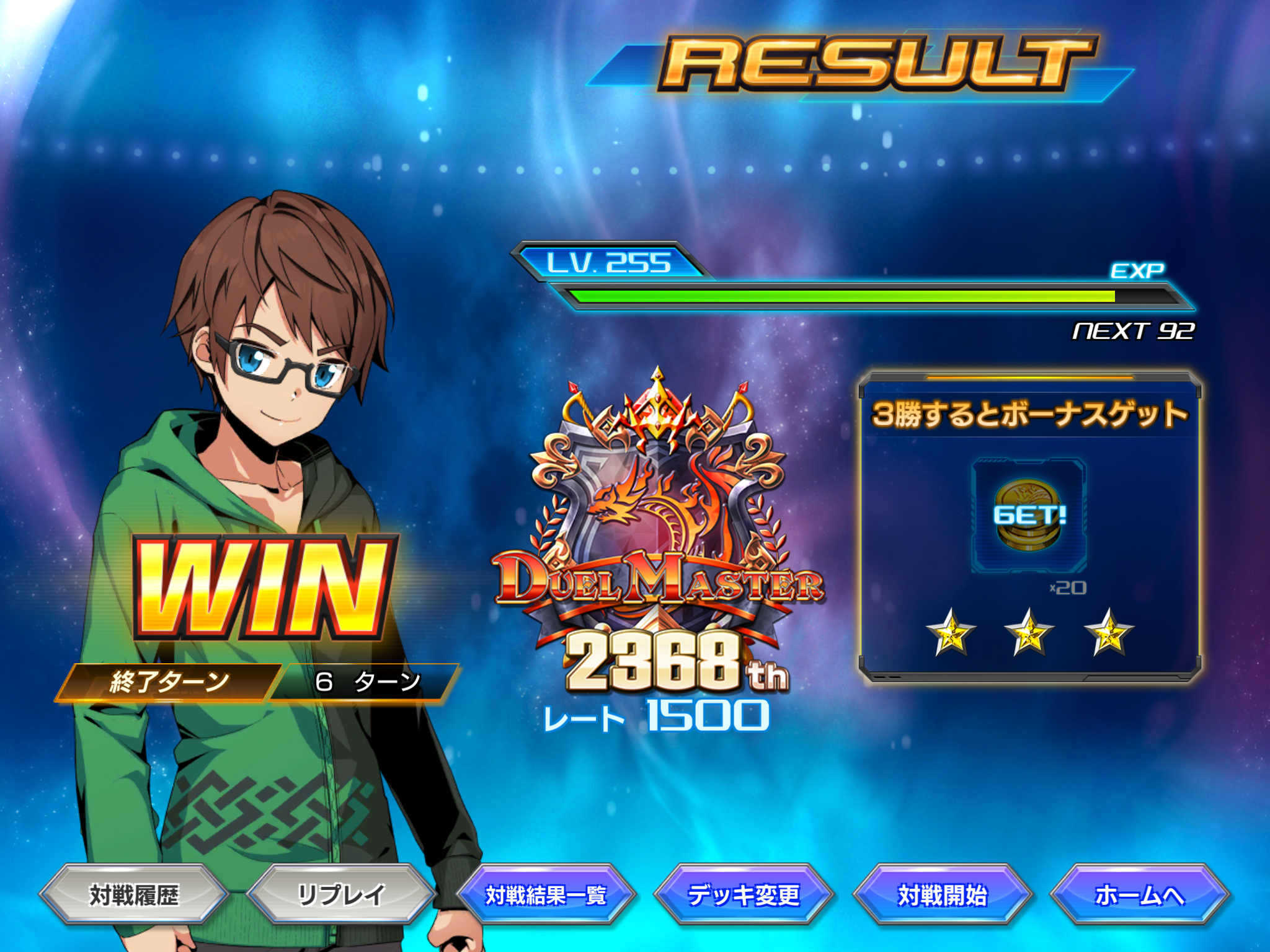
Task: Tap the gold coin GET! bonus reward
Action: click(1029, 516)
